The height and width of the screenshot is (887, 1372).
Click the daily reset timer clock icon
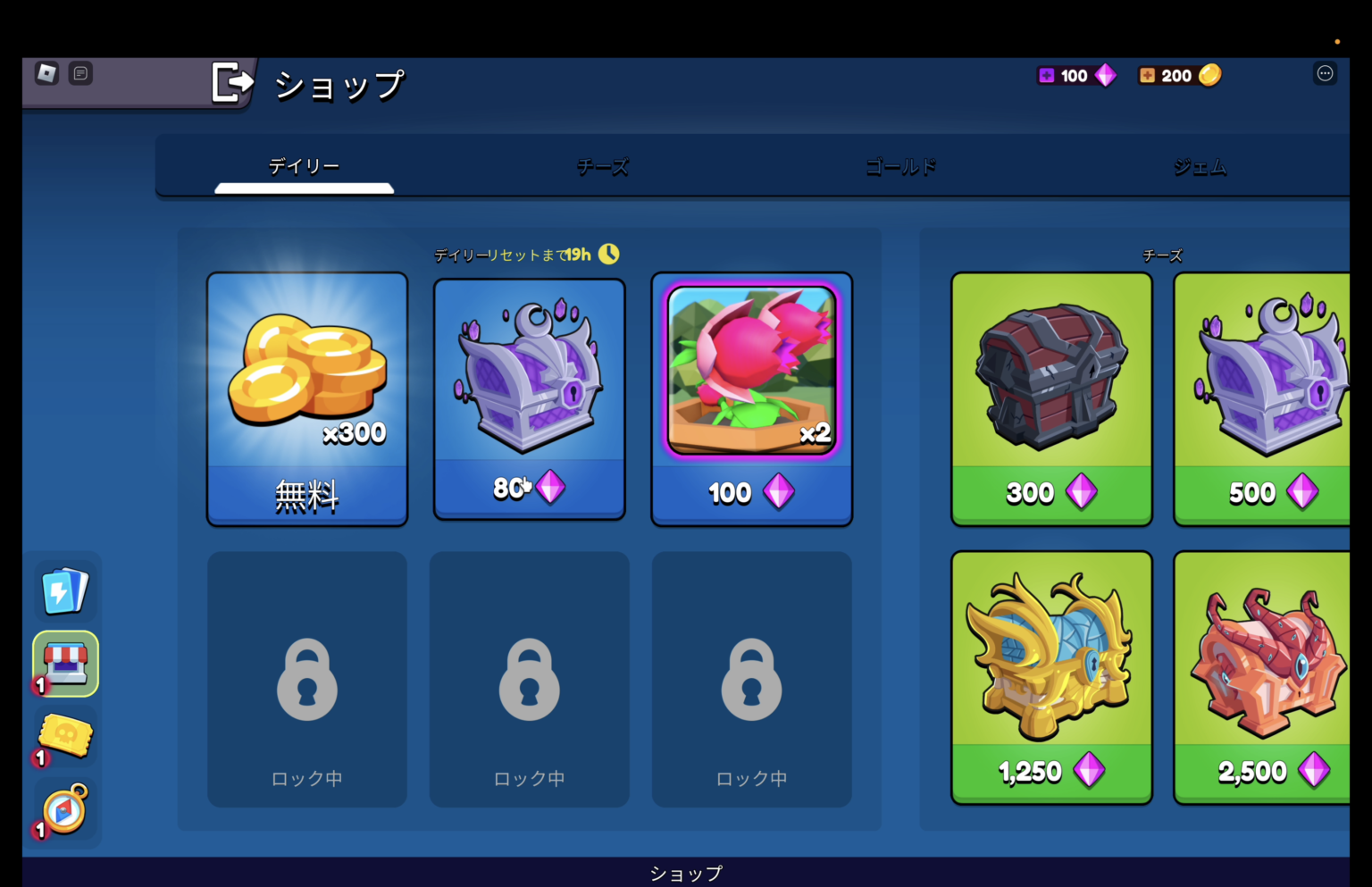point(610,254)
